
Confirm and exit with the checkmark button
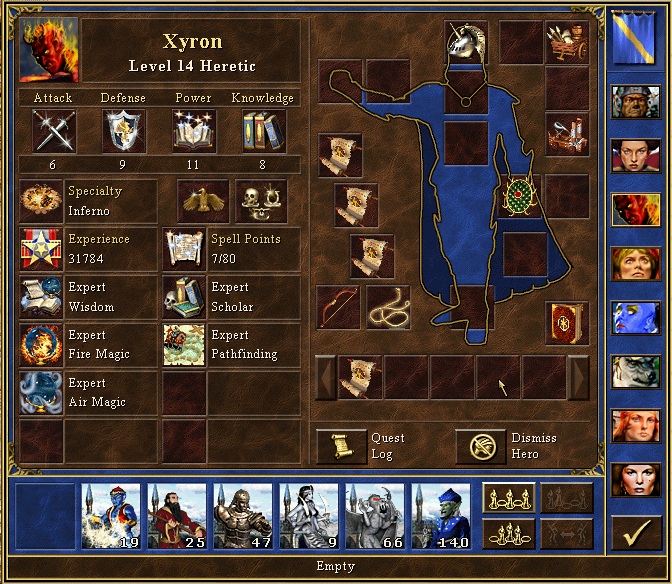coord(632,536)
